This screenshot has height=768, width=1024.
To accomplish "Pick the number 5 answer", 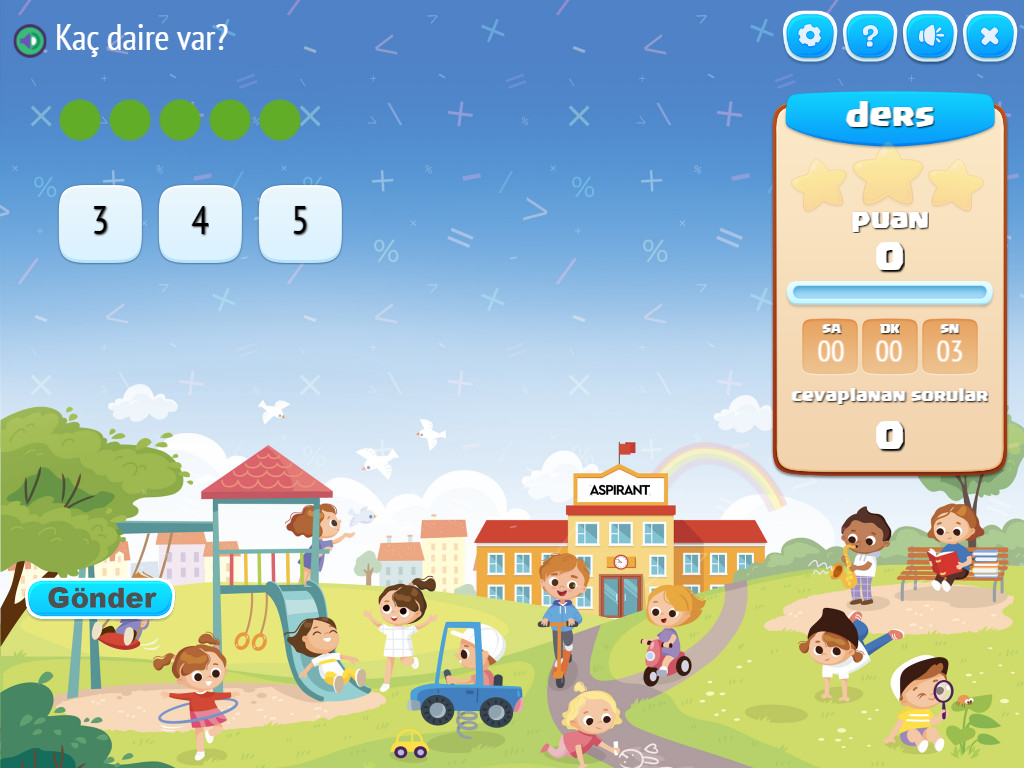I will pos(300,222).
